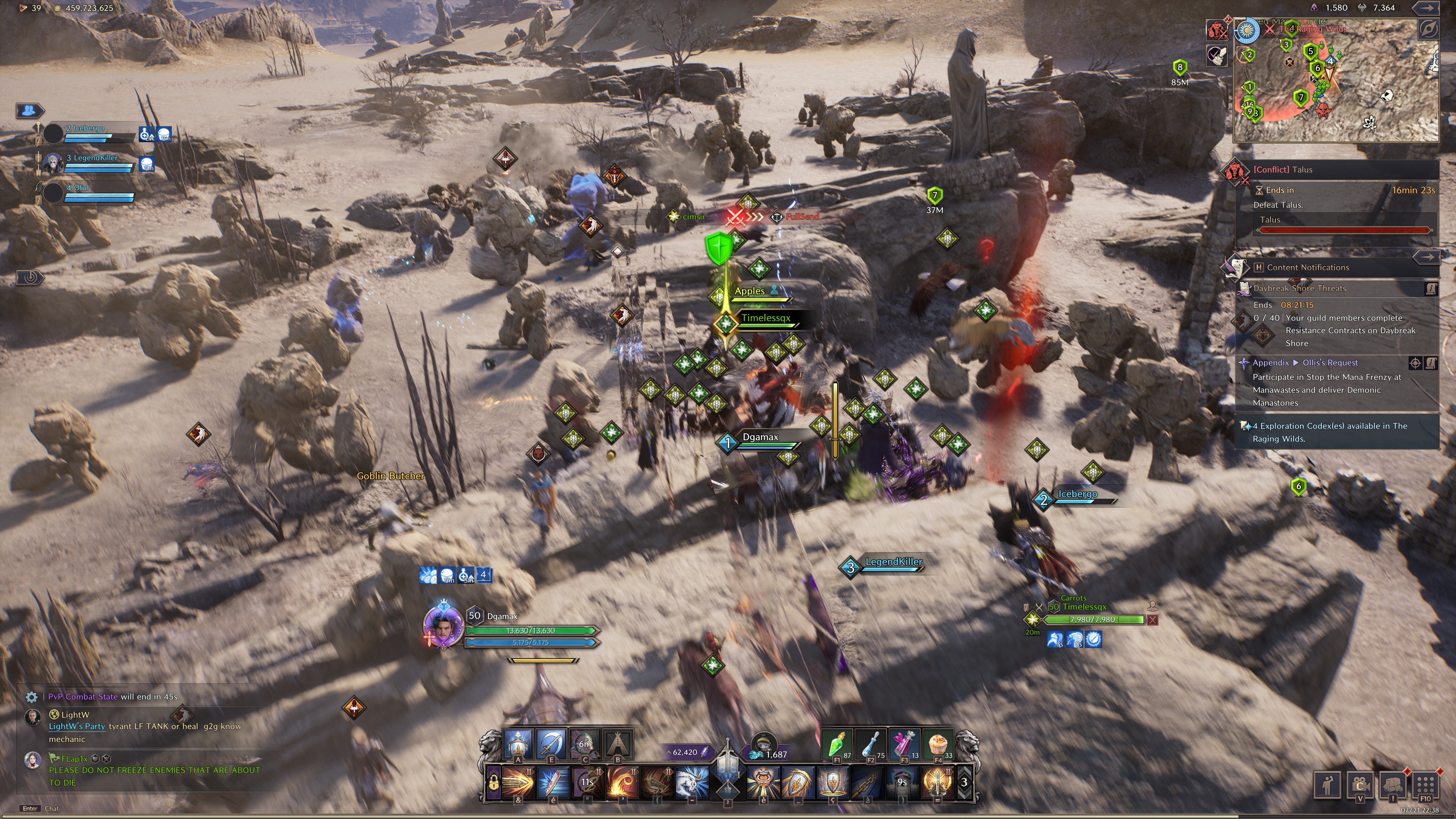Open the [Conflict] Talus event tracker

(1283, 169)
